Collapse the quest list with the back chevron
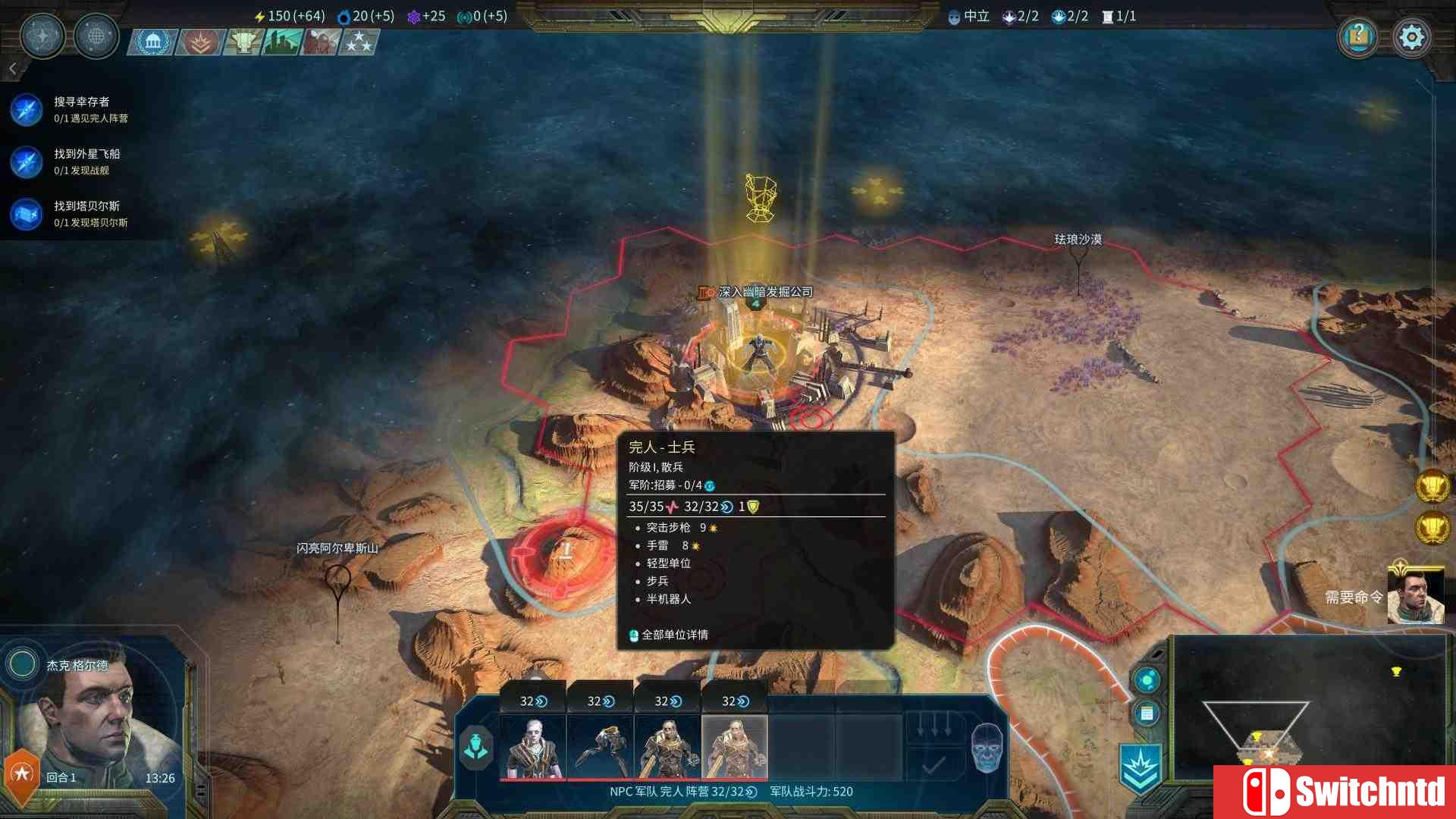 pyautogui.click(x=12, y=68)
